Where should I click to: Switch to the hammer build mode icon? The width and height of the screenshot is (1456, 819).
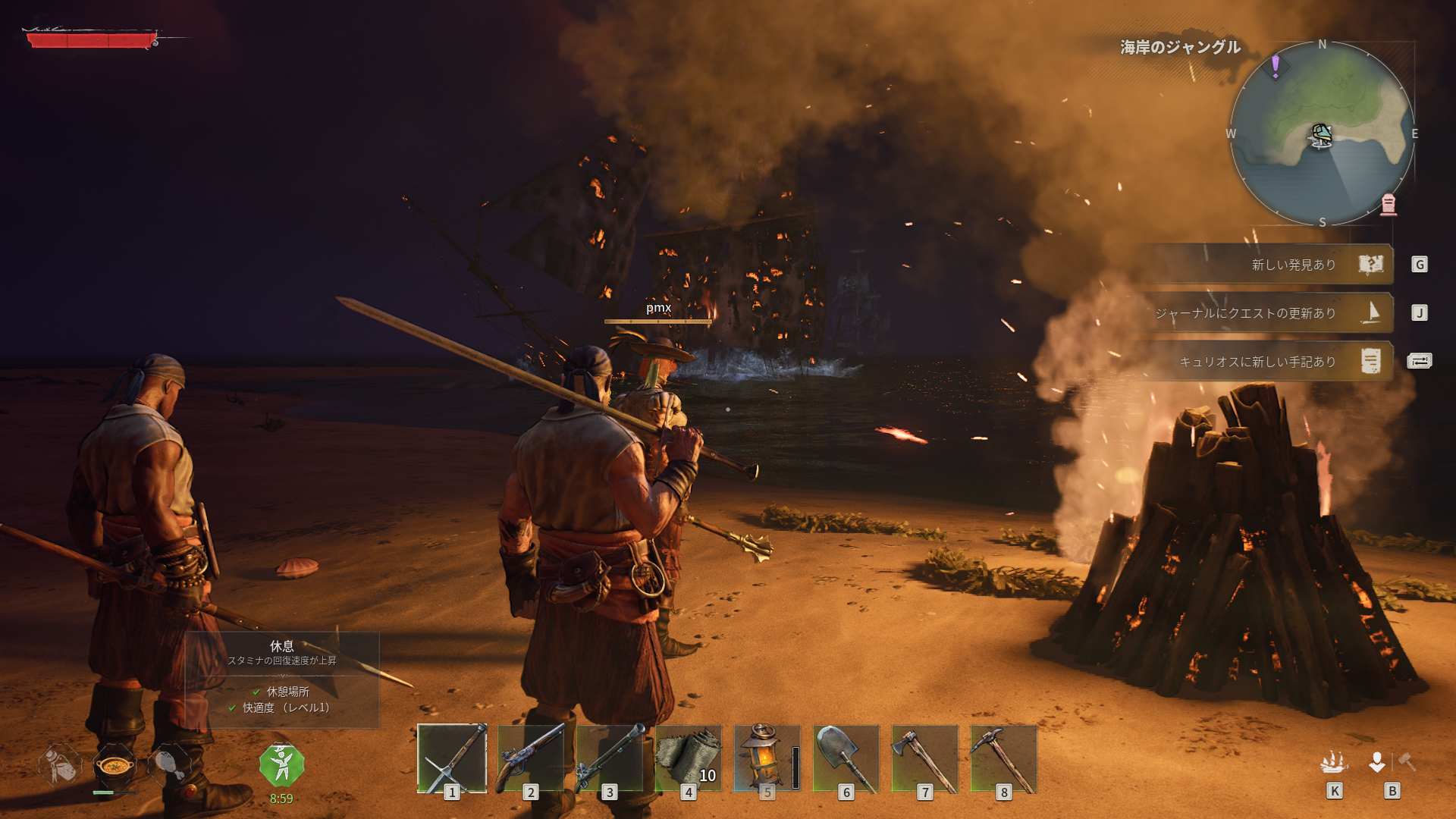tap(1407, 761)
